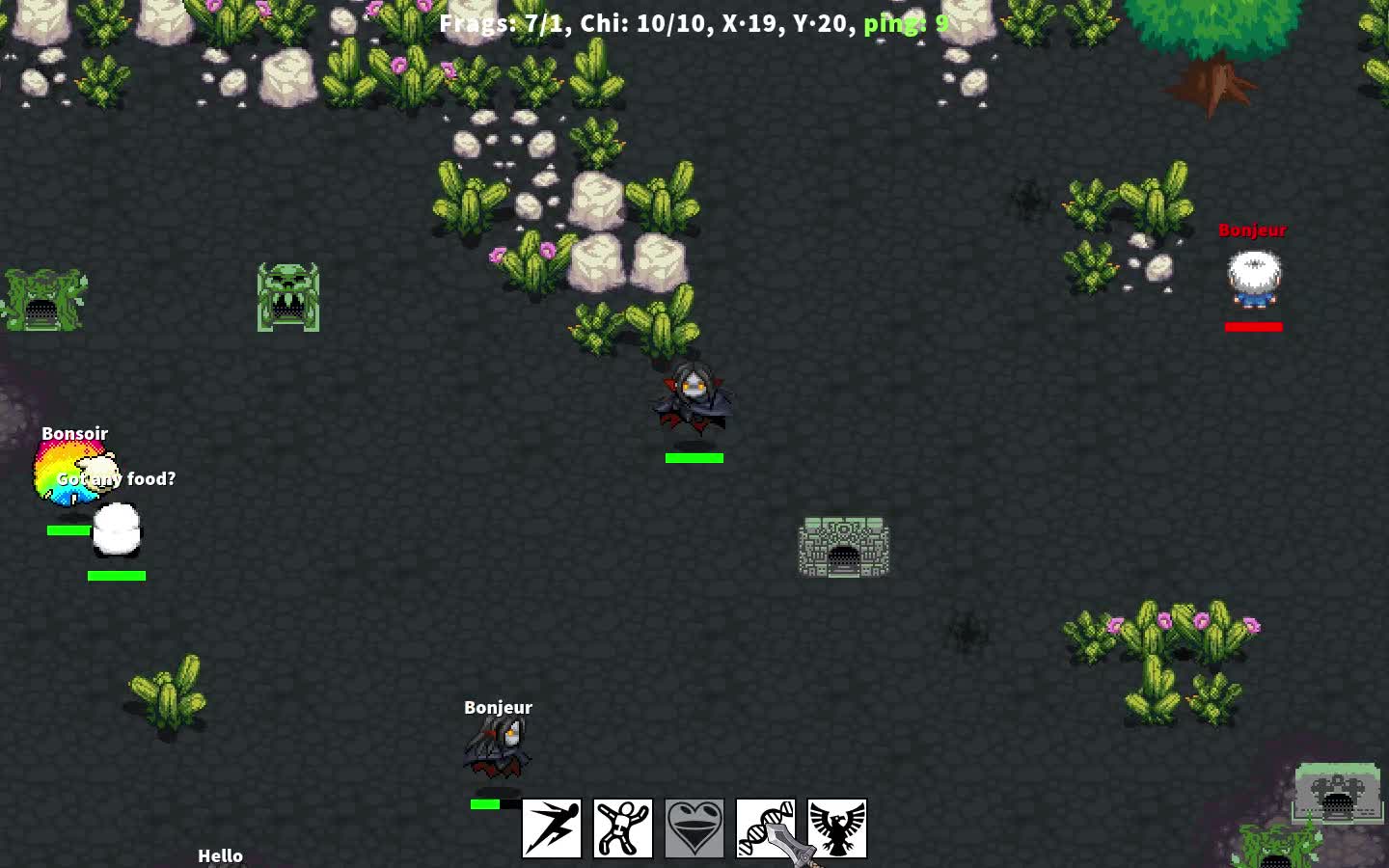The width and height of the screenshot is (1389, 868).
Task: Activate the spread-wing eagle ability icon
Action: (x=837, y=827)
